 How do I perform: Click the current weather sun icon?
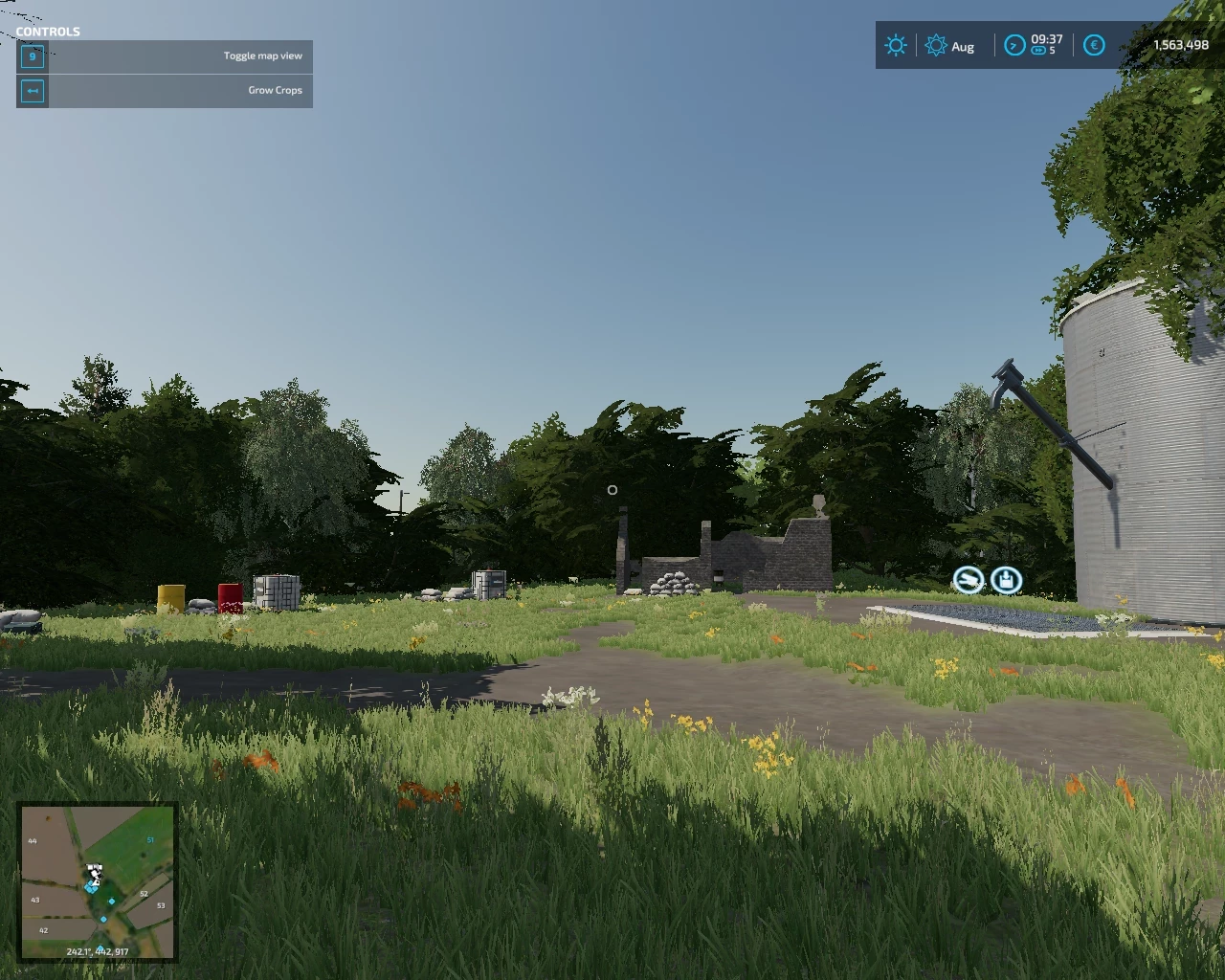(895, 45)
